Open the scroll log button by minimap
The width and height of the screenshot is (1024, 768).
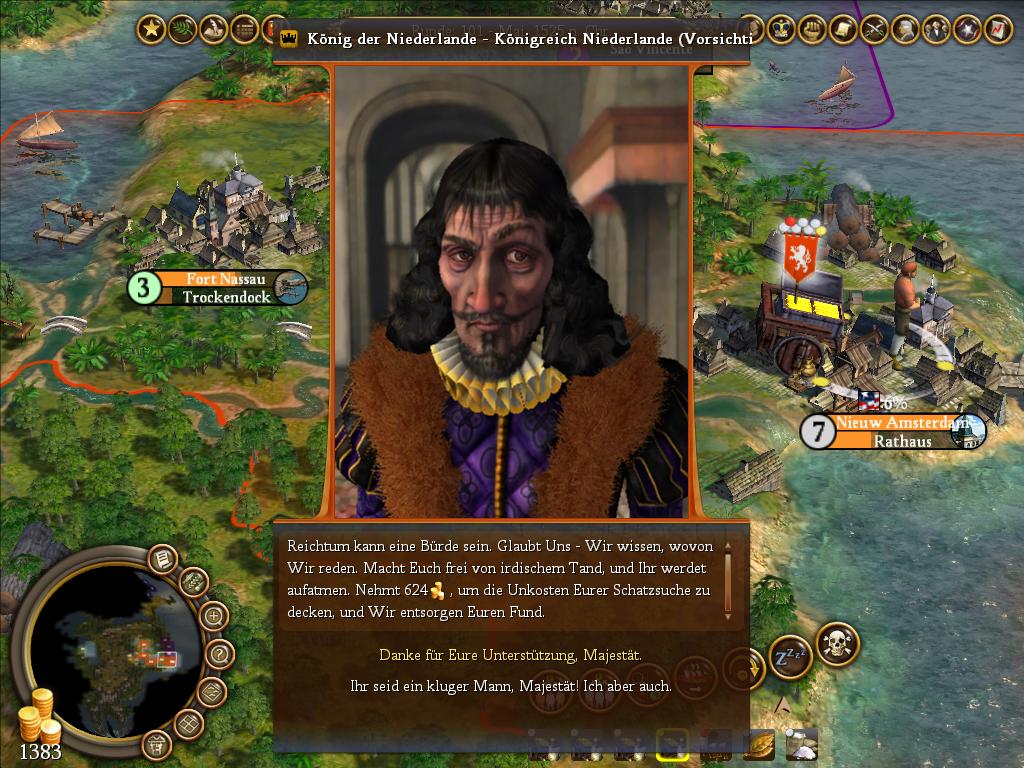[163, 559]
